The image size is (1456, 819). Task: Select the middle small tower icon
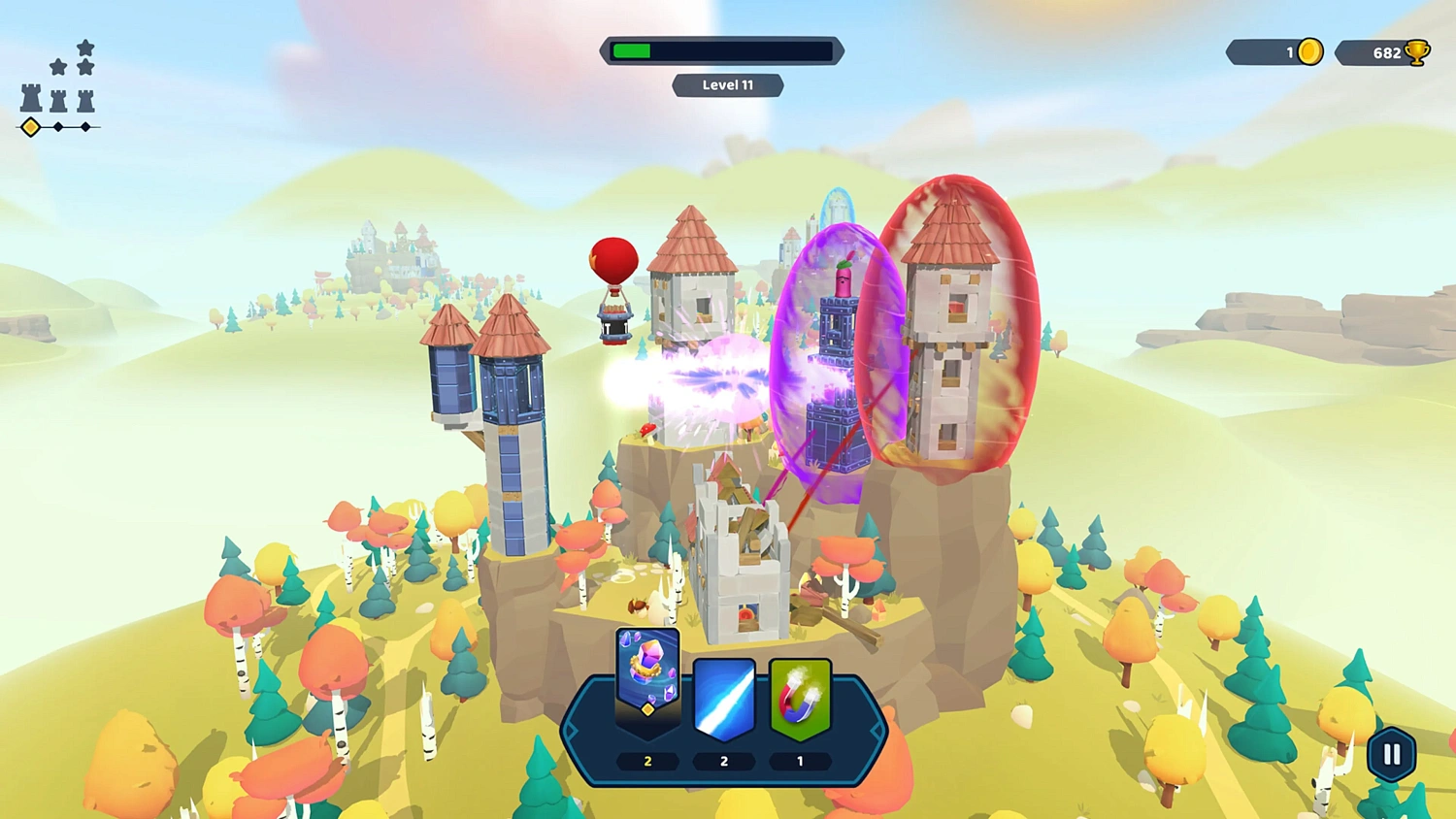click(x=58, y=100)
